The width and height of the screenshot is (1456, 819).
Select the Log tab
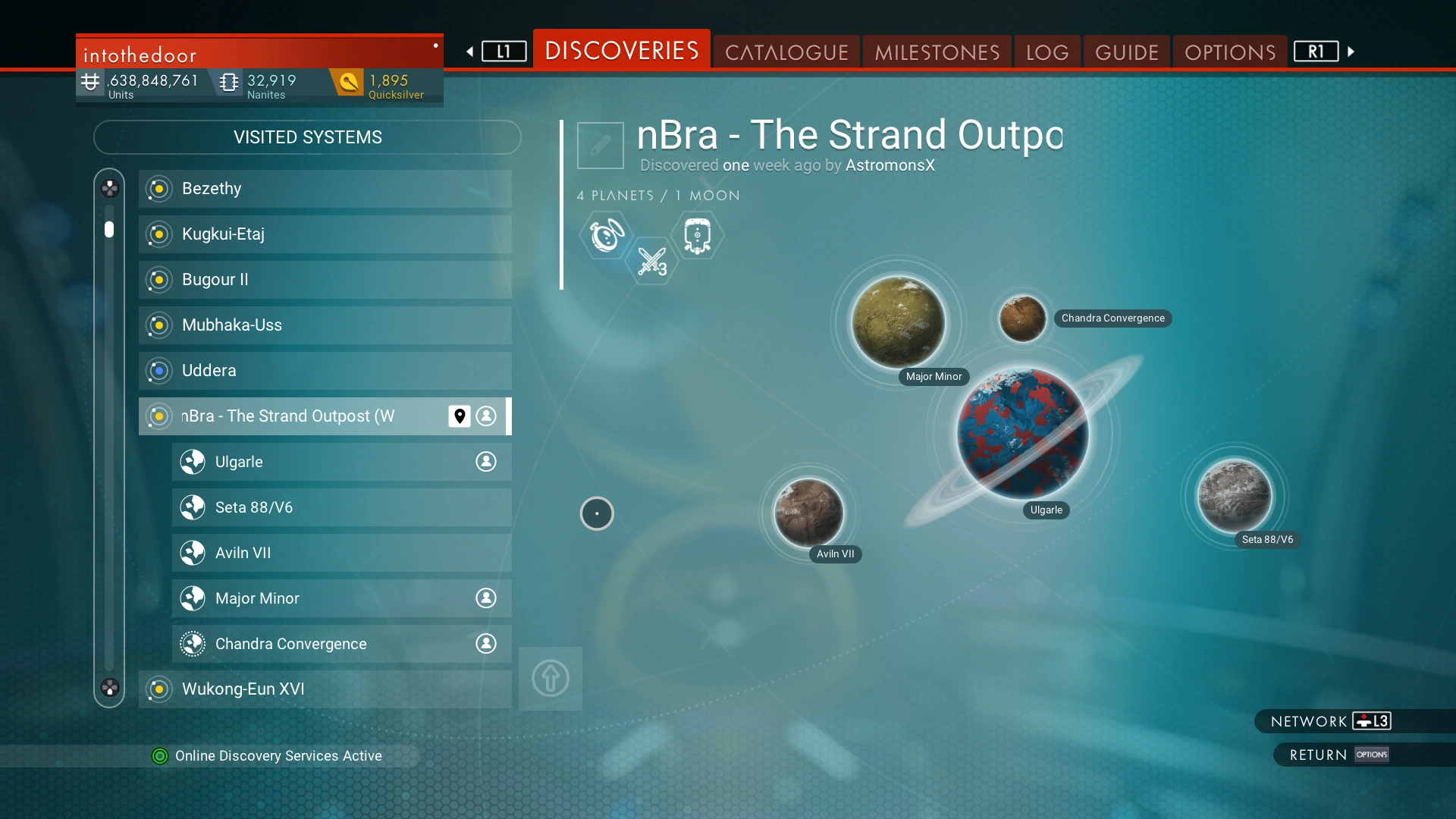click(1047, 52)
